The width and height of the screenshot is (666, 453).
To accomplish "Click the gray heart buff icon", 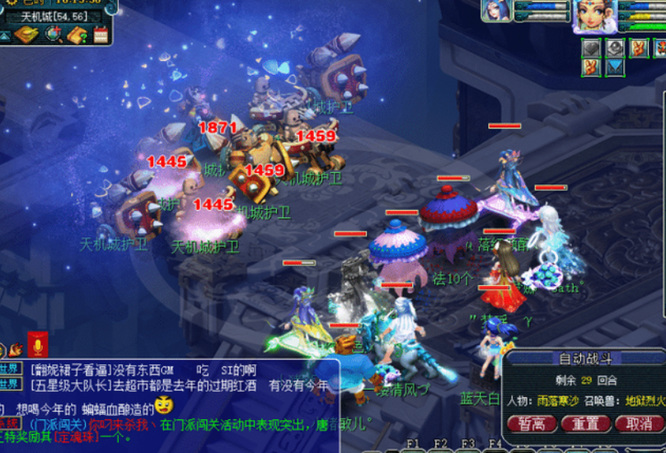I will pos(594,48).
